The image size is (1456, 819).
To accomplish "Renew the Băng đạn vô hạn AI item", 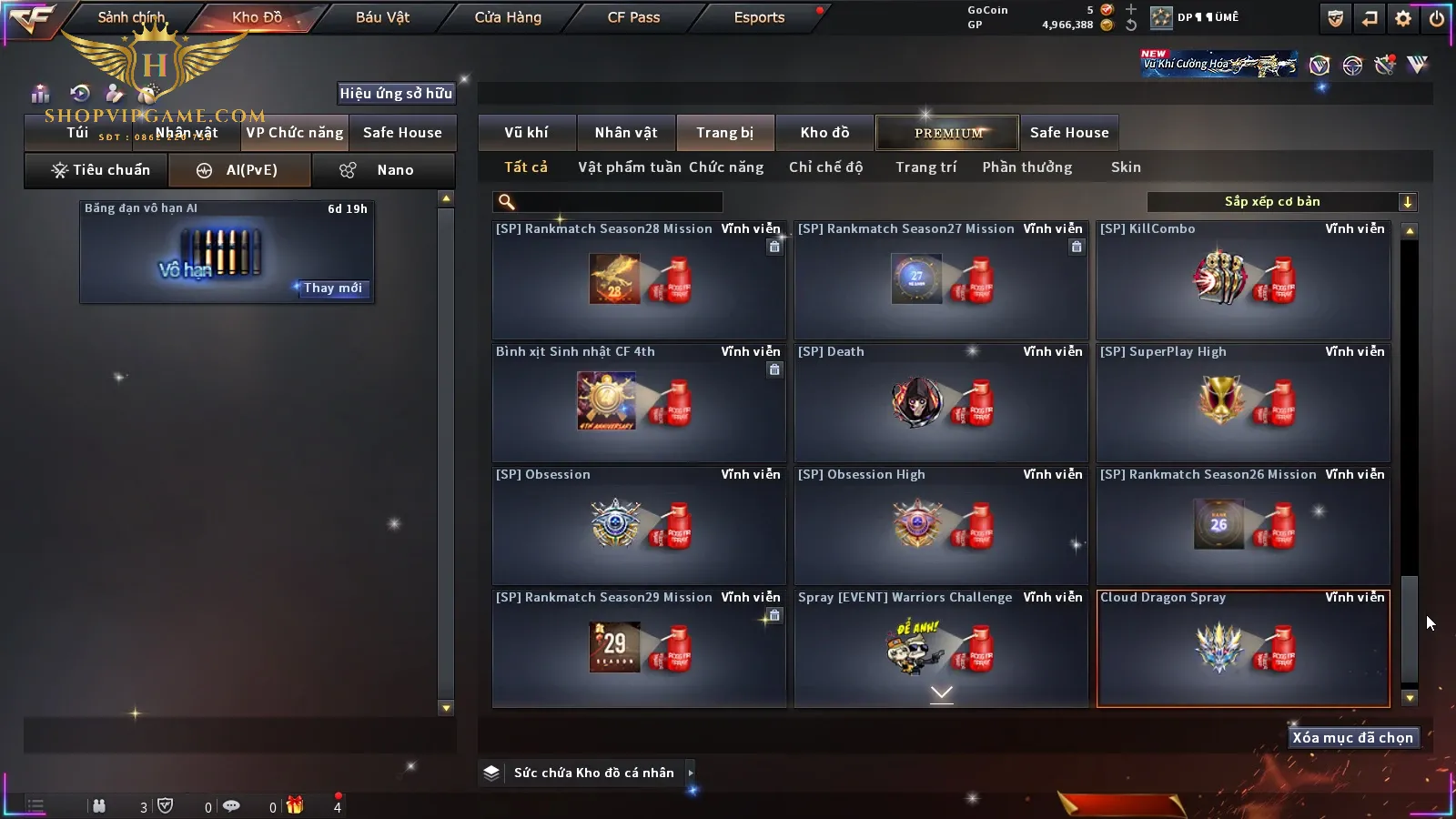I will click(x=332, y=288).
